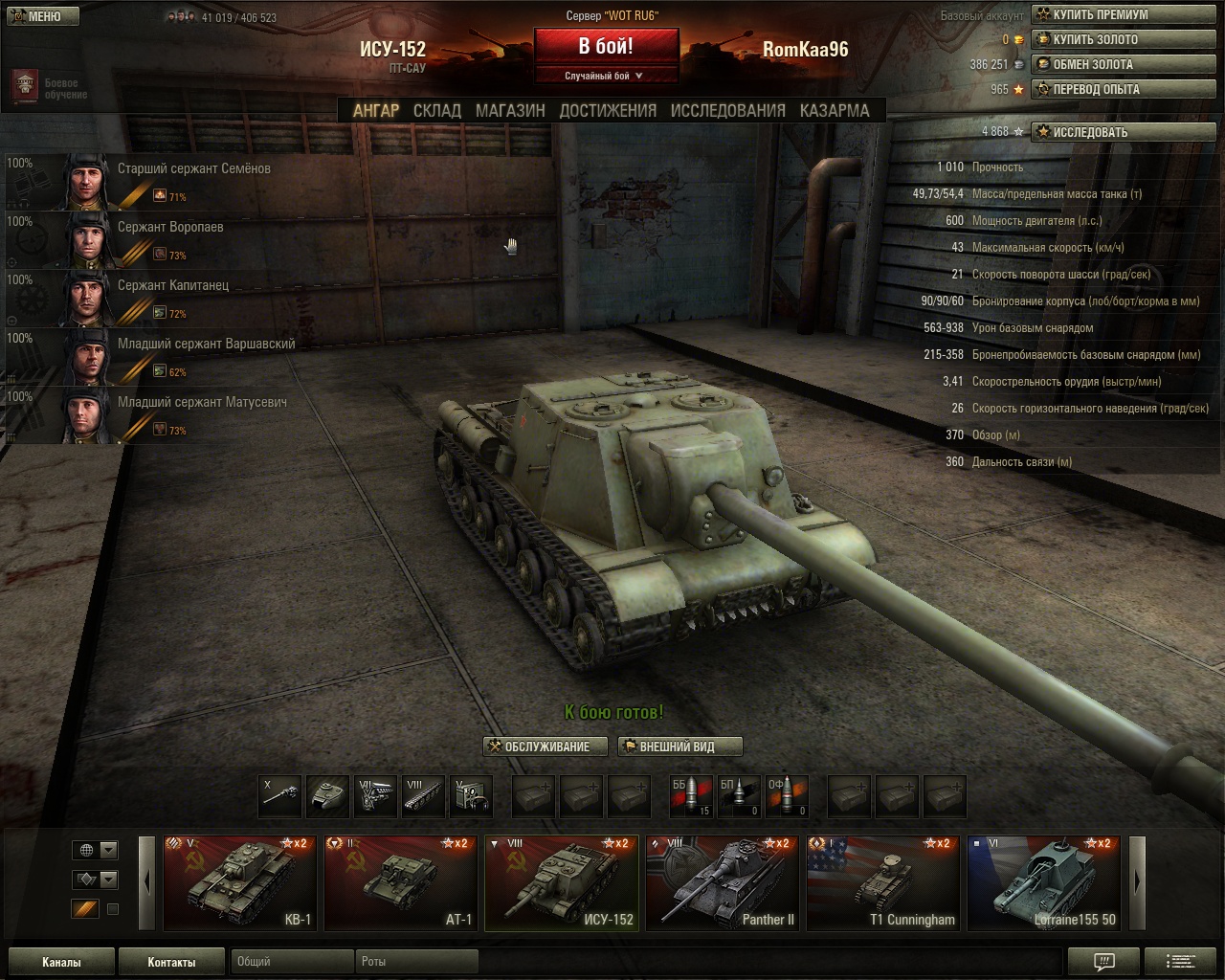Go to the Исследования tab
This screenshot has width=1225, height=980.
(x=727, y=110)
